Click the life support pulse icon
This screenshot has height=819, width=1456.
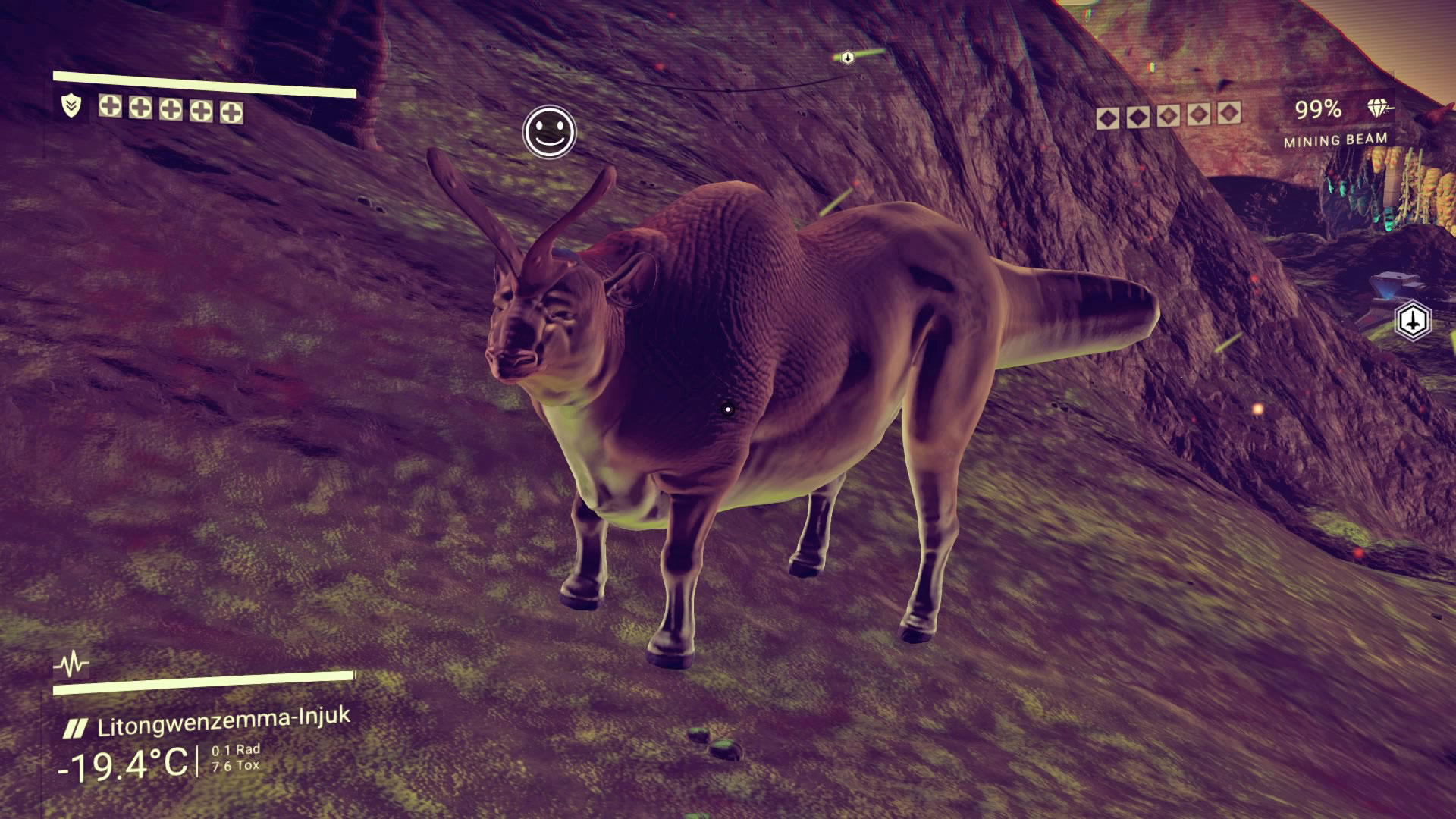pos(72,665)
